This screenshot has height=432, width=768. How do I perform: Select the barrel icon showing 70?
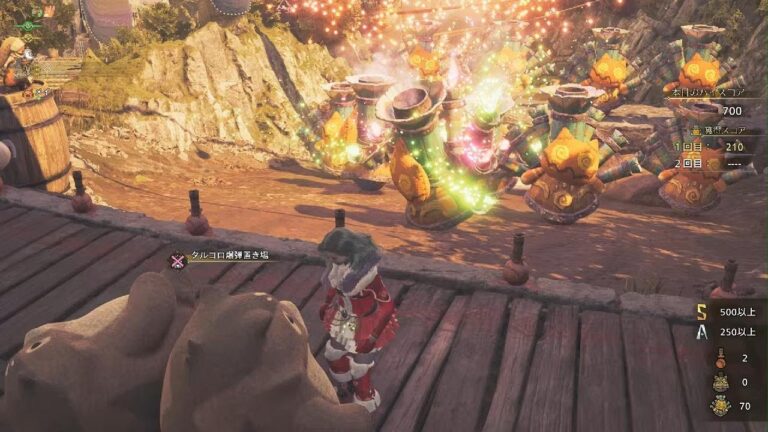(721, 406)
